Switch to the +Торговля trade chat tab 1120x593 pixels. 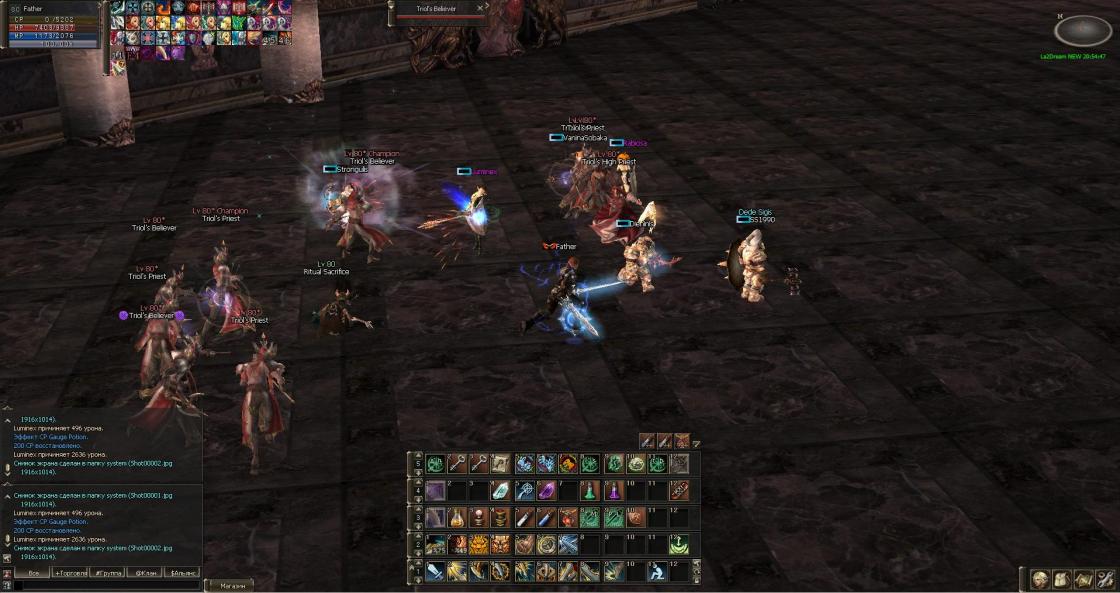click(x=69, y=572)
